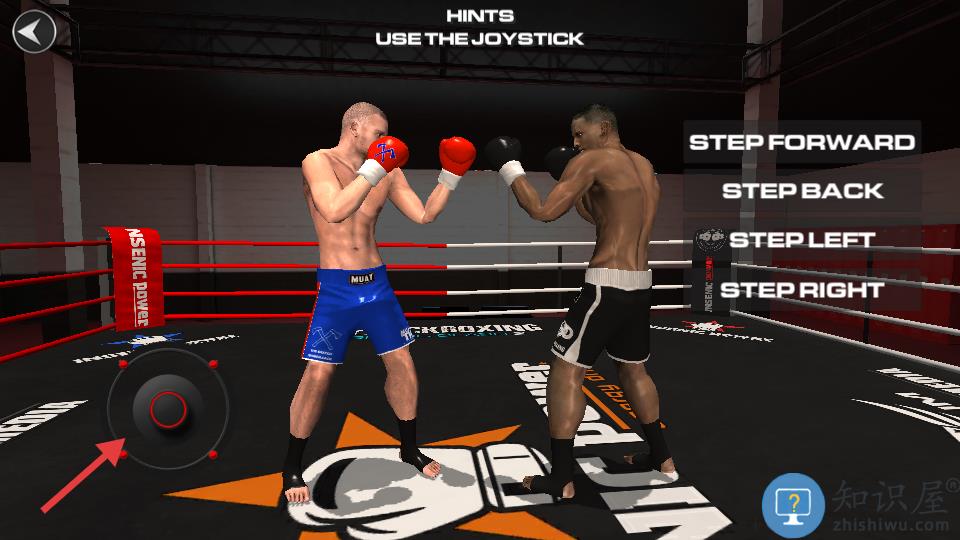
Task: Pick the Step Left hint
Action: click(x=802, y=240)
